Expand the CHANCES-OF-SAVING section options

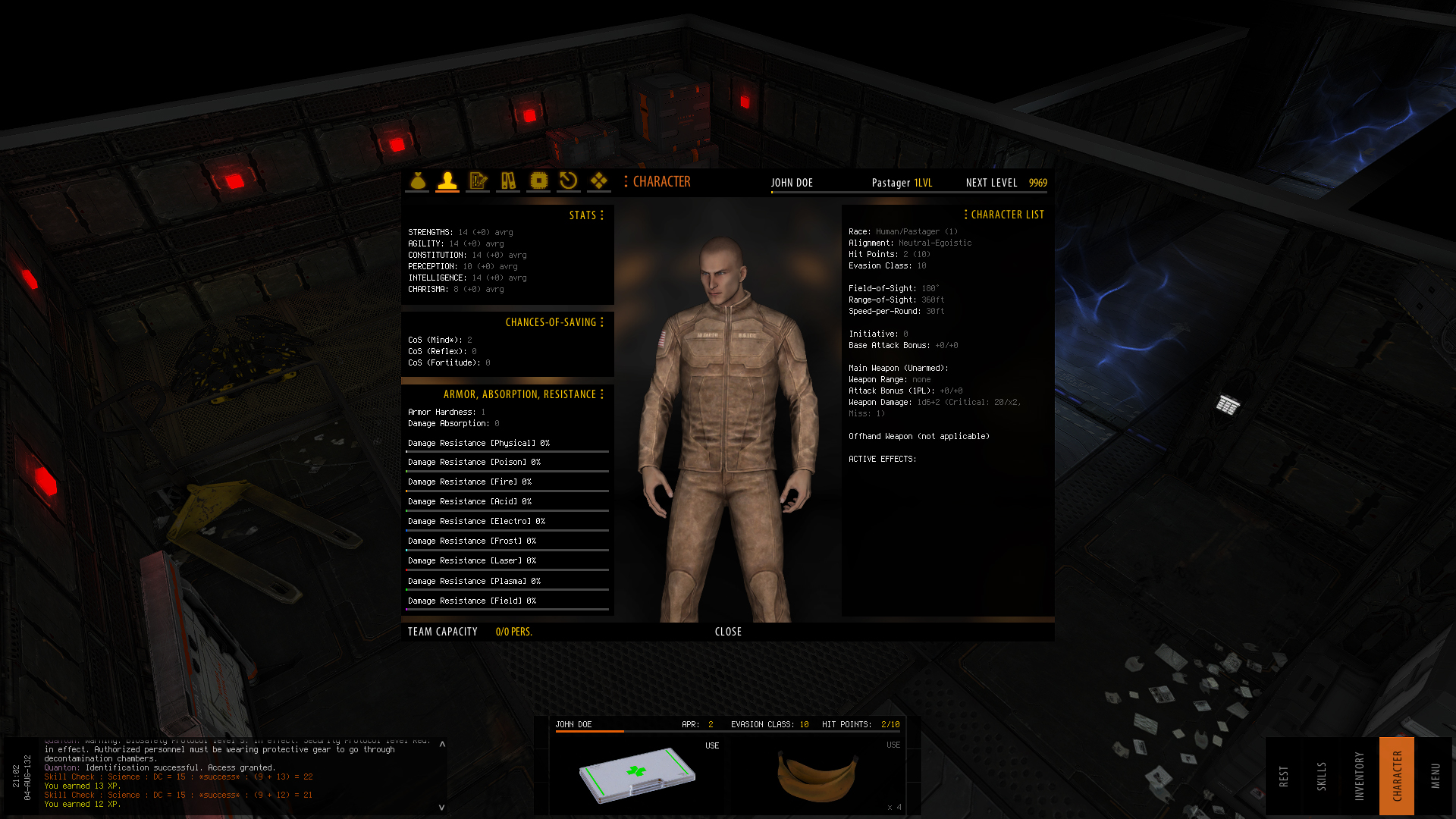(603, 322)
